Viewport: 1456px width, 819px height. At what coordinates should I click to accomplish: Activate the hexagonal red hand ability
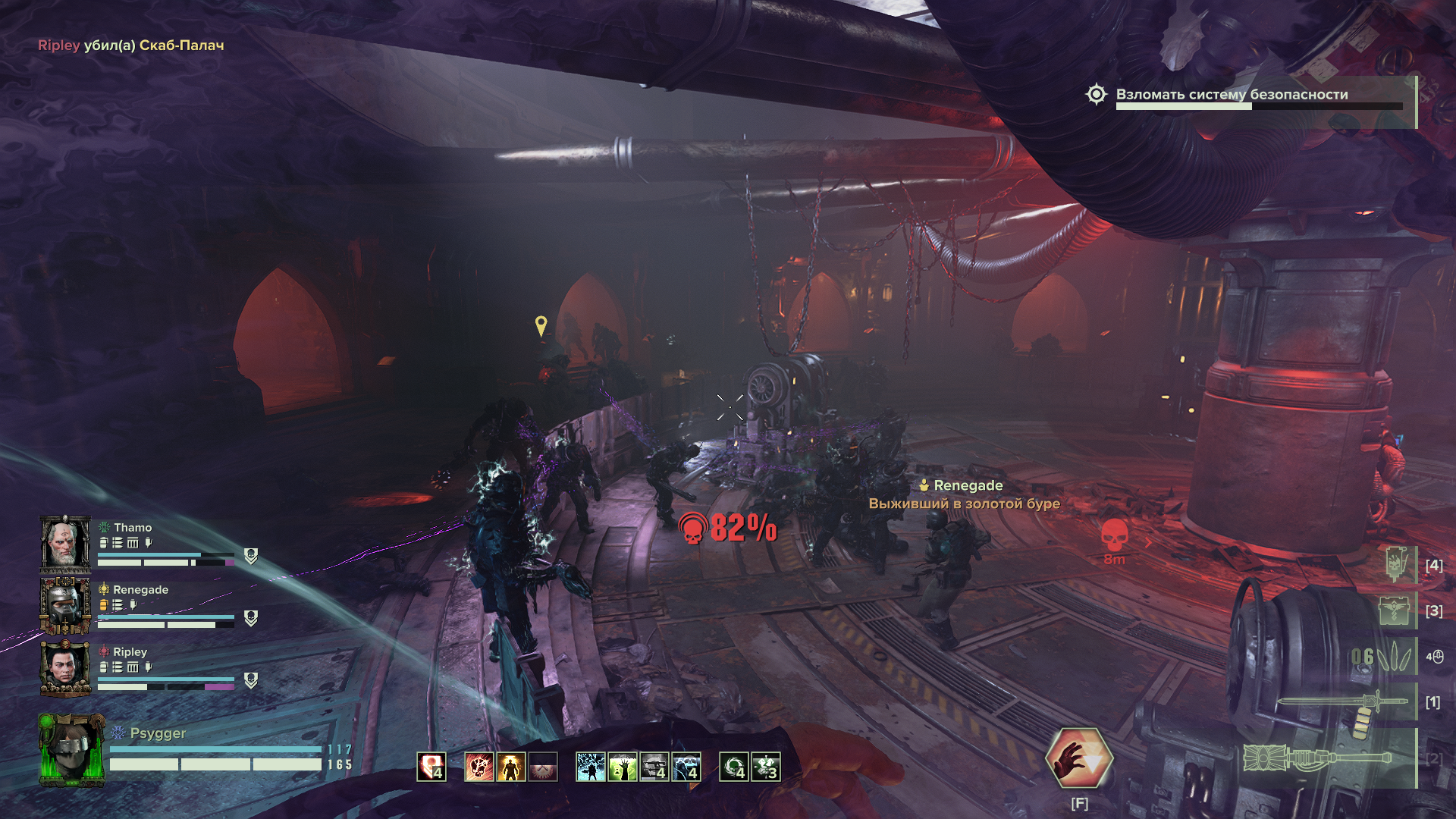(x=1078, y=758)
